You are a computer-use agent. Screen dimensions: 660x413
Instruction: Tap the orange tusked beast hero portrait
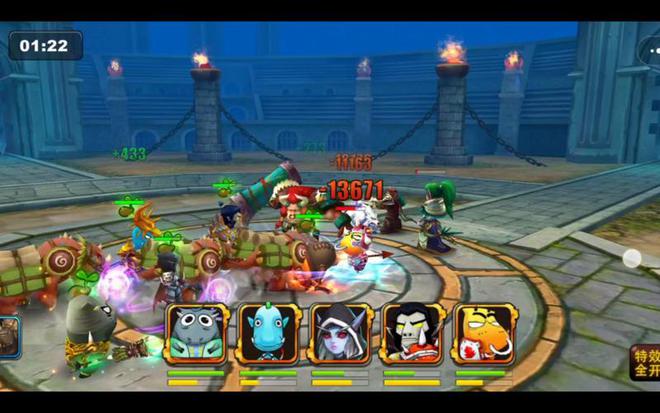(484, 333)
